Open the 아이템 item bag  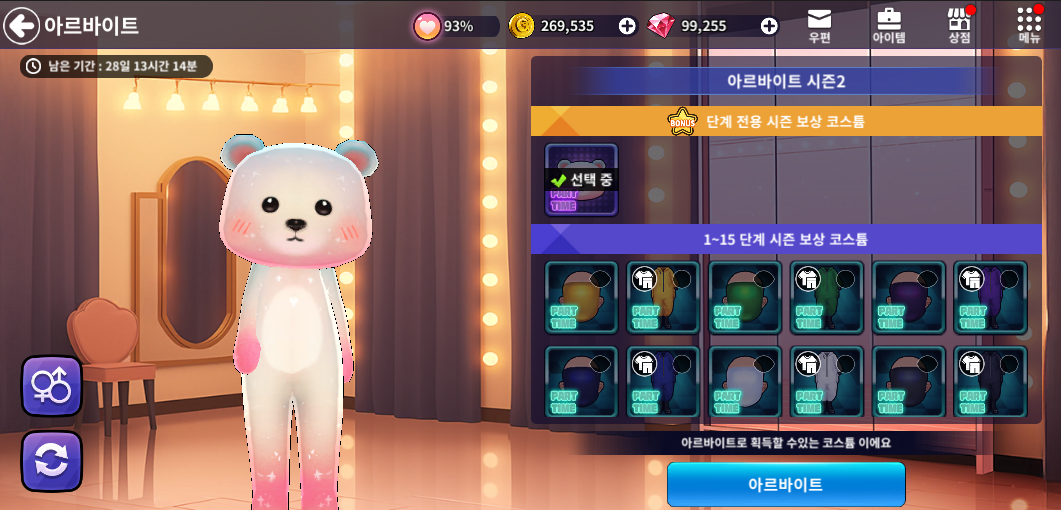888,25
